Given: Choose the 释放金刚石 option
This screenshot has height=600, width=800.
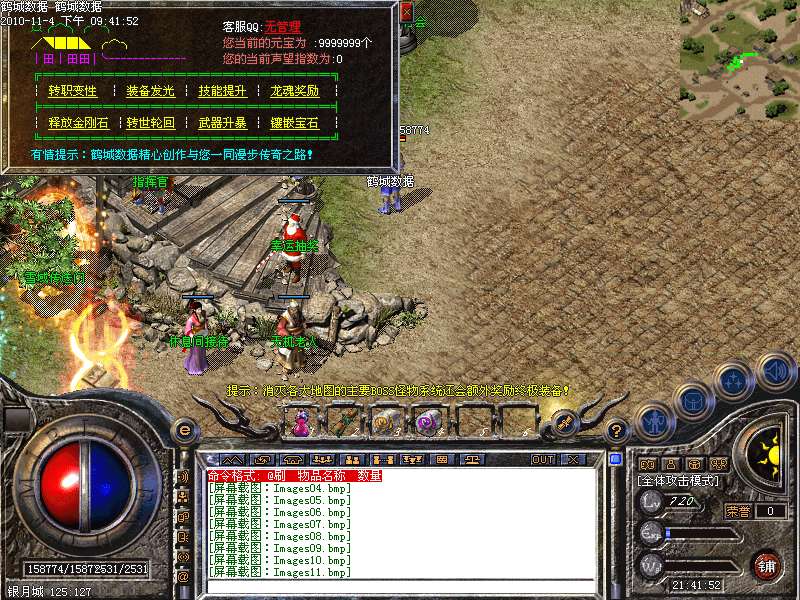Looking at the screenshot, I should pos(77,123).
